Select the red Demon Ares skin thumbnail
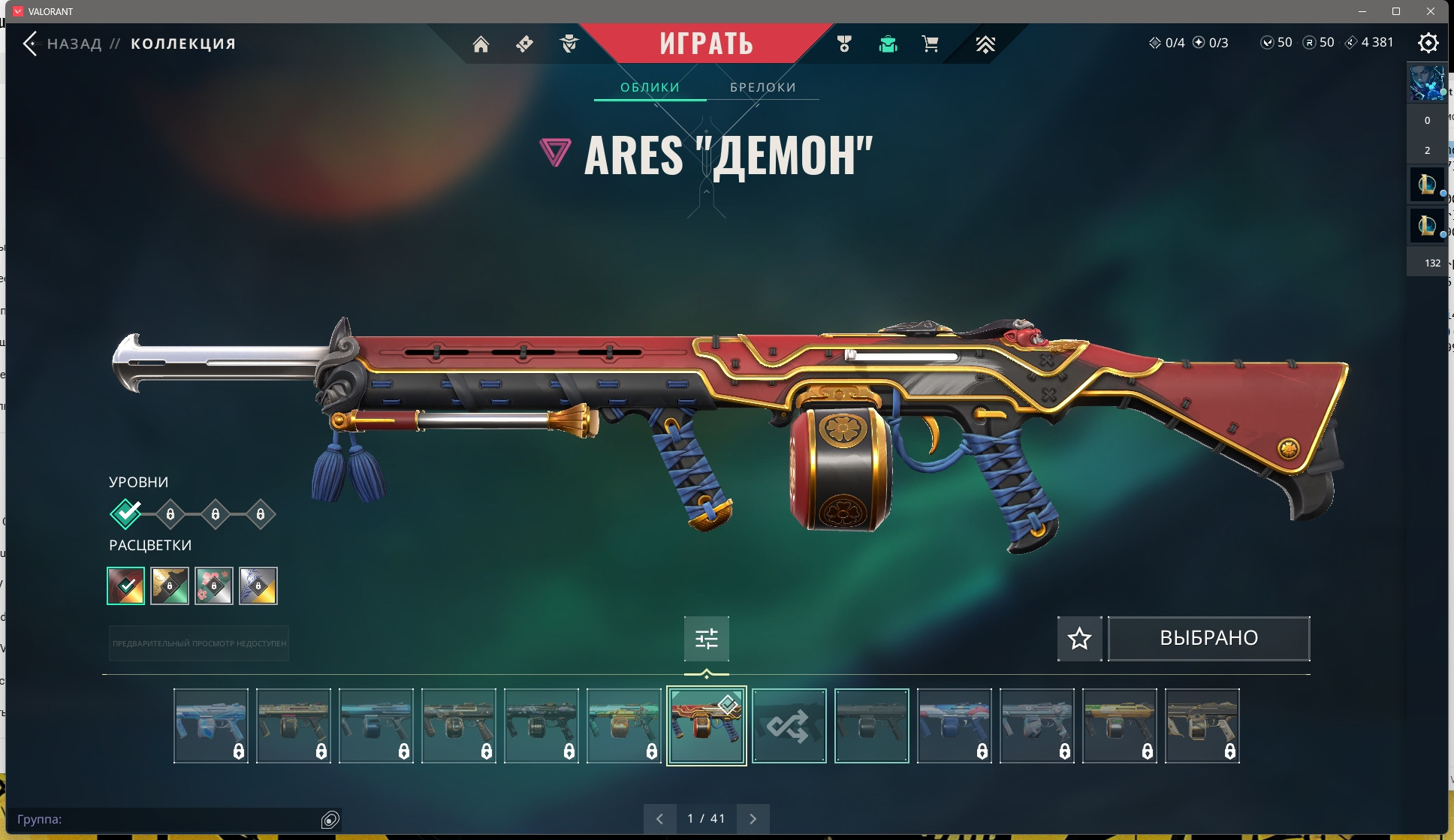Screen dimensions: 1454x840 (706, 726)
